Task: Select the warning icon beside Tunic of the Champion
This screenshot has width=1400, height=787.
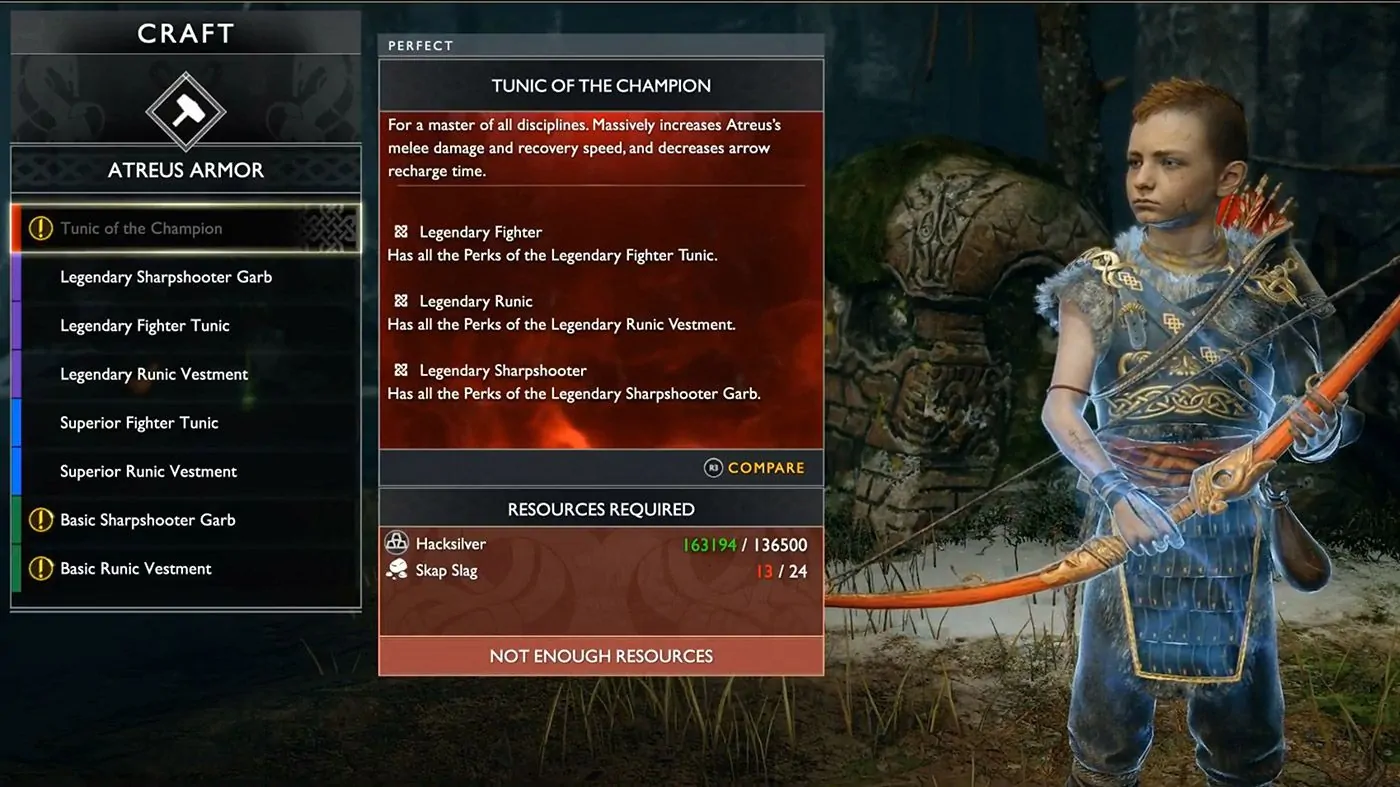Action: pyautogui.click(x=40, y=228)
